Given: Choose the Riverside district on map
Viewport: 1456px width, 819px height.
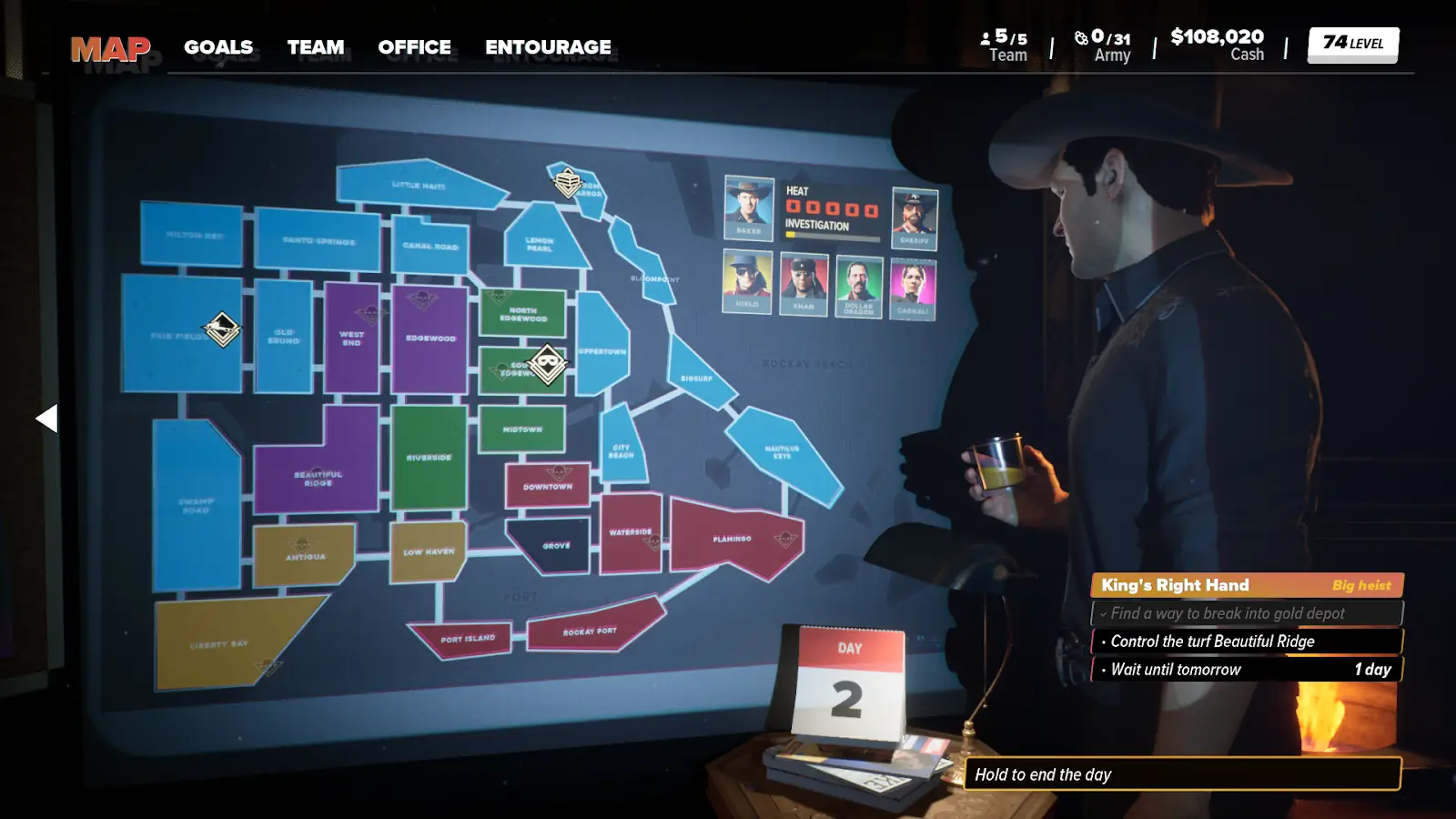Looking at the screenshot, I should [x=429, y=458].
